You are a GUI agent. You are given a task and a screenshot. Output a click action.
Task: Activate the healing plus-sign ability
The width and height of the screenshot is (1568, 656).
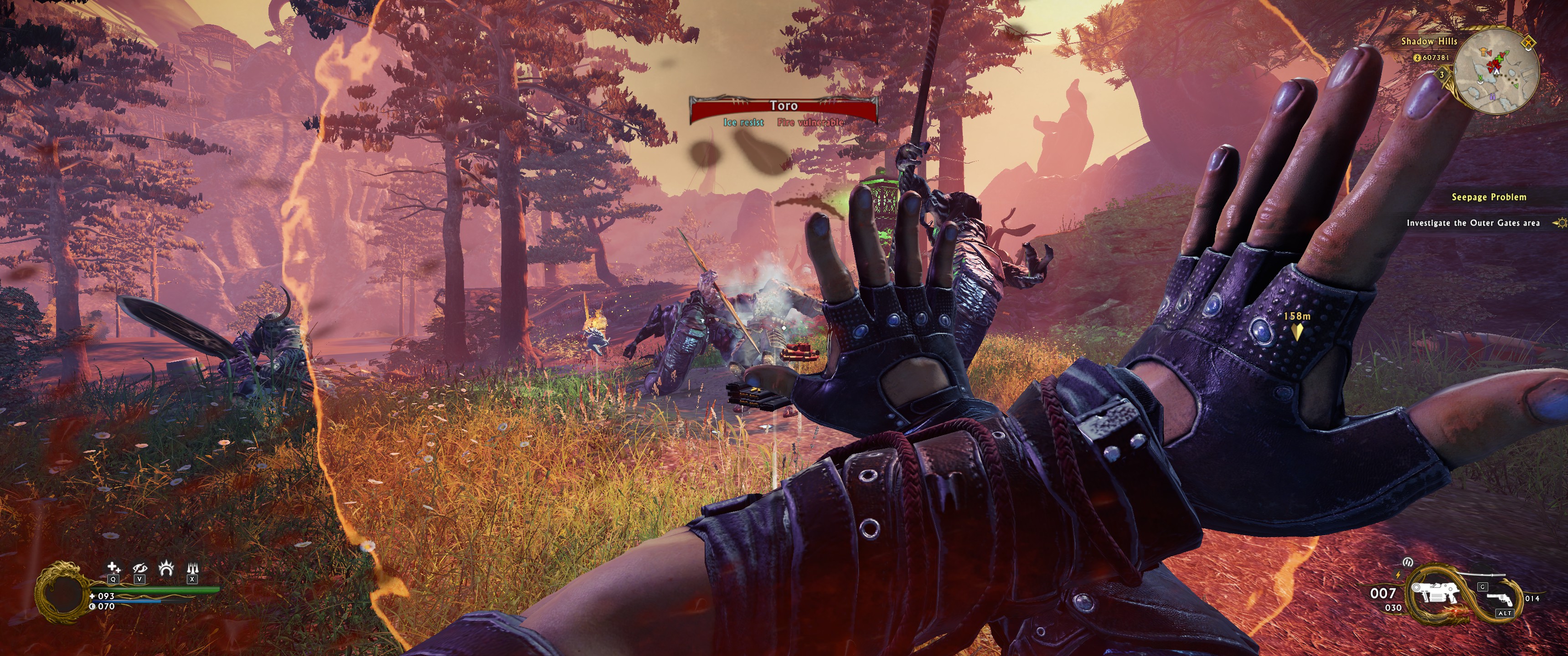[113, 569]
